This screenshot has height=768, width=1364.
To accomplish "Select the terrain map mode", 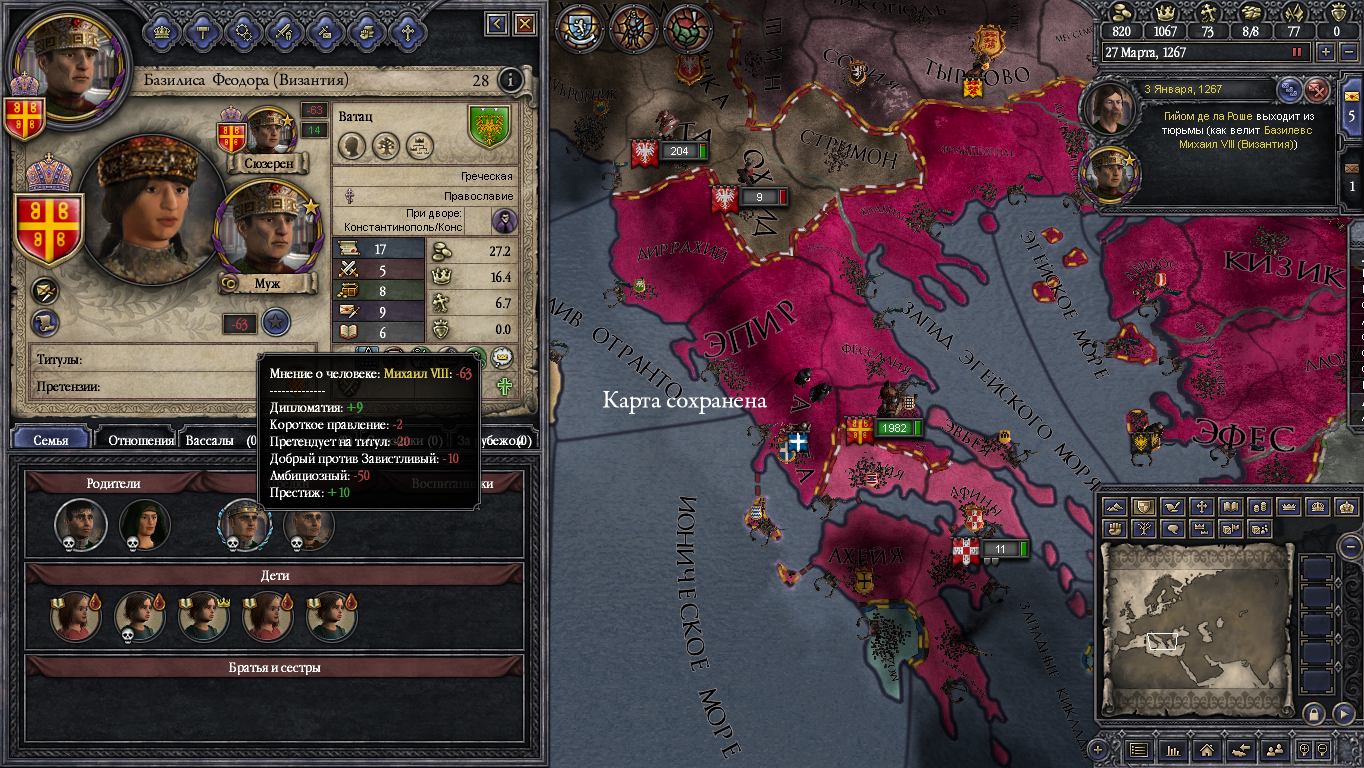I will click(x=1115, y=507).
